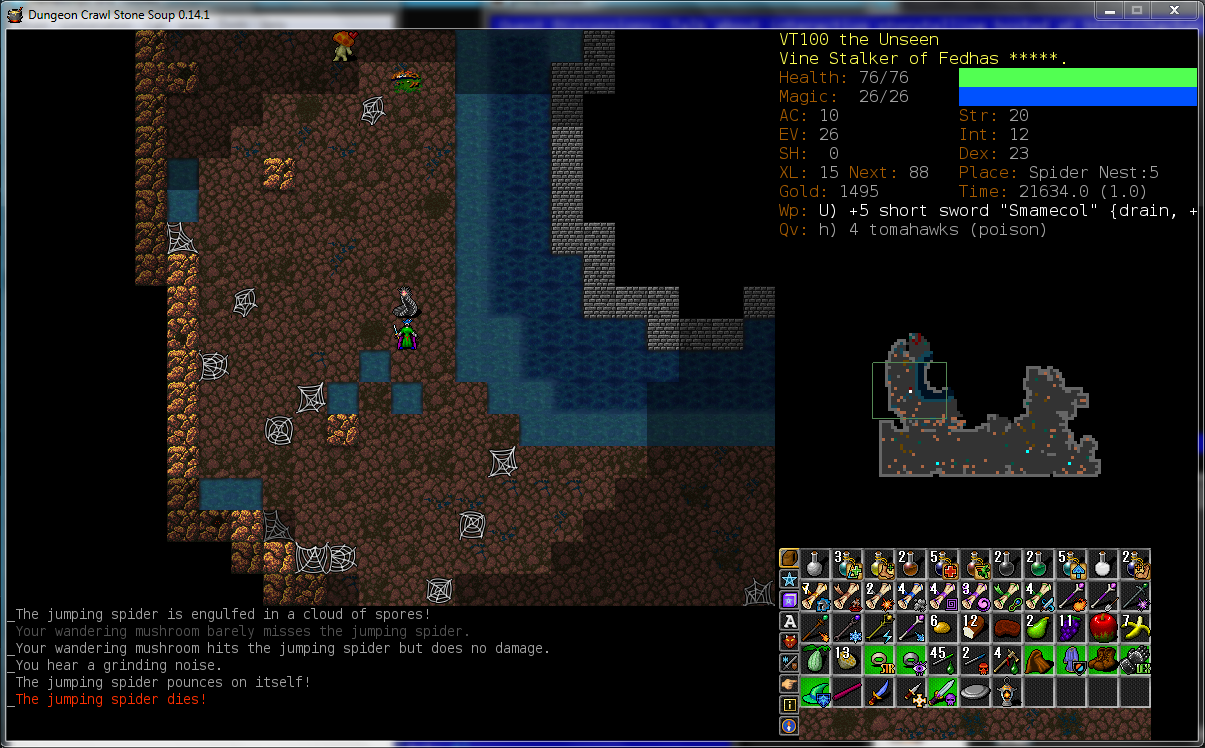The height and width of the screenshot is (748, 1205).
Task: Select the bread ration stack of 12
Action: (976, 628)
